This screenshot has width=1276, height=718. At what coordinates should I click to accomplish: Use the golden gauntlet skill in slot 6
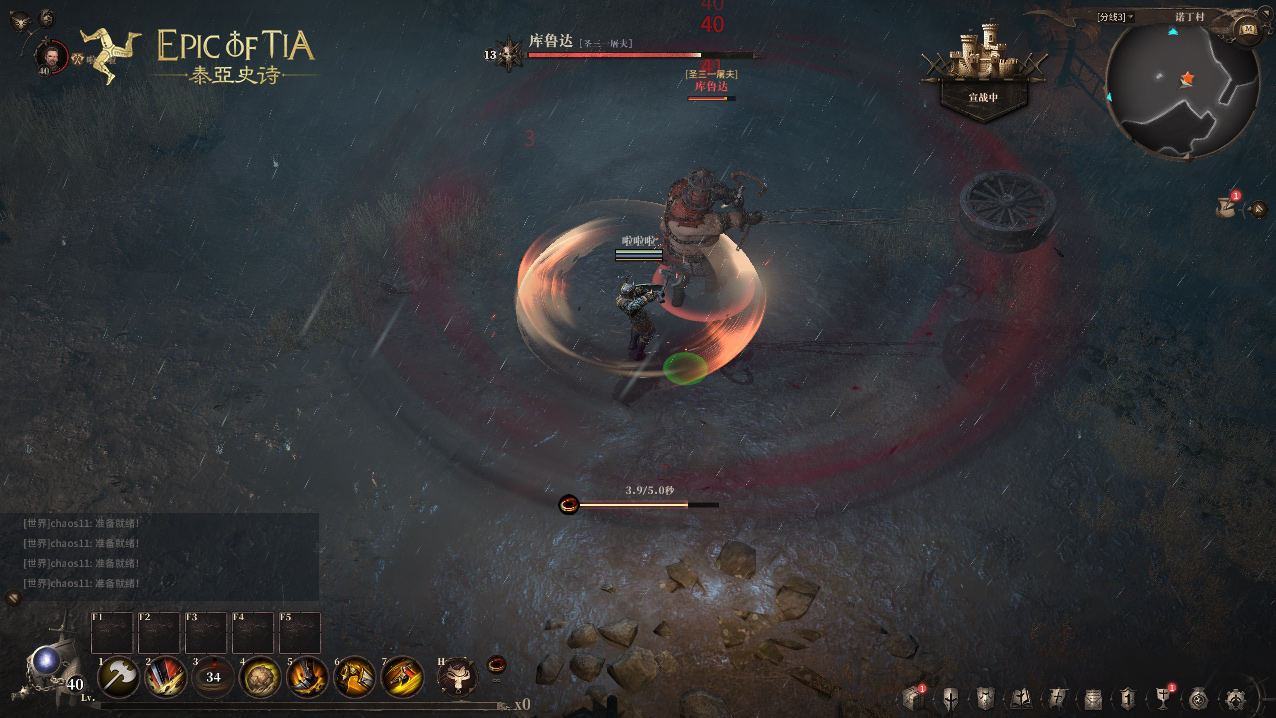(x=354, y=677)
